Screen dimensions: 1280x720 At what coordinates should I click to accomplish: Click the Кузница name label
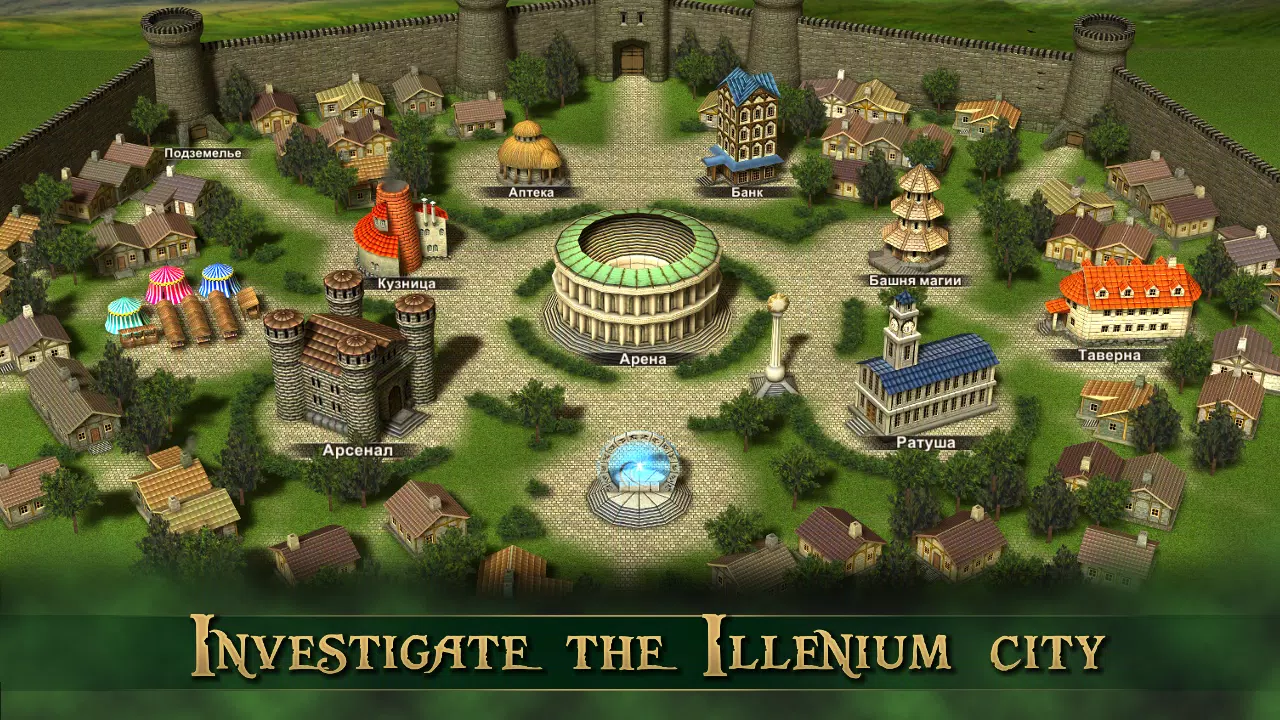(405, 283)
